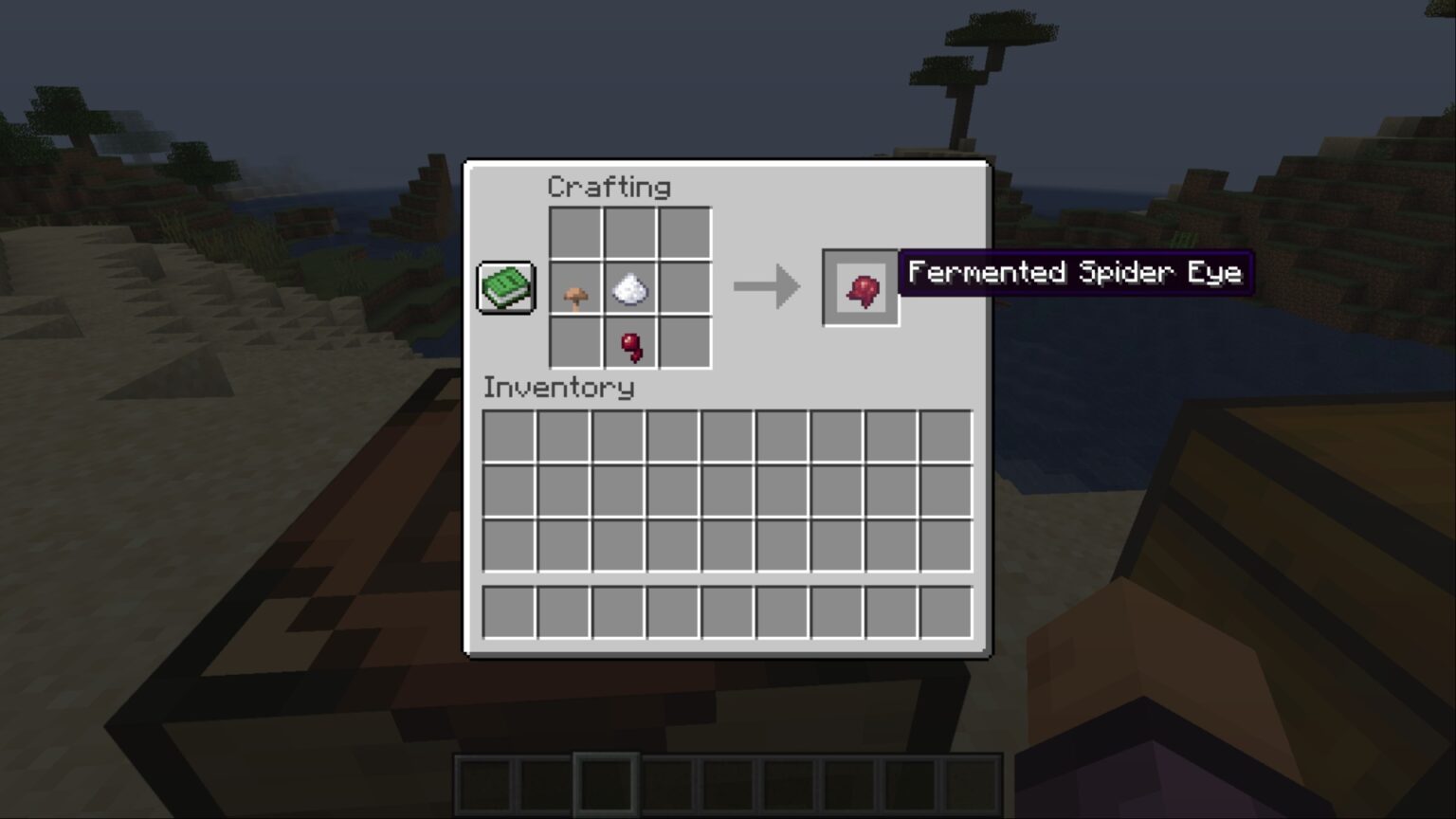Click the green recipe book cover
This screenshot has width=1456, height=819.
click(505, 286)
